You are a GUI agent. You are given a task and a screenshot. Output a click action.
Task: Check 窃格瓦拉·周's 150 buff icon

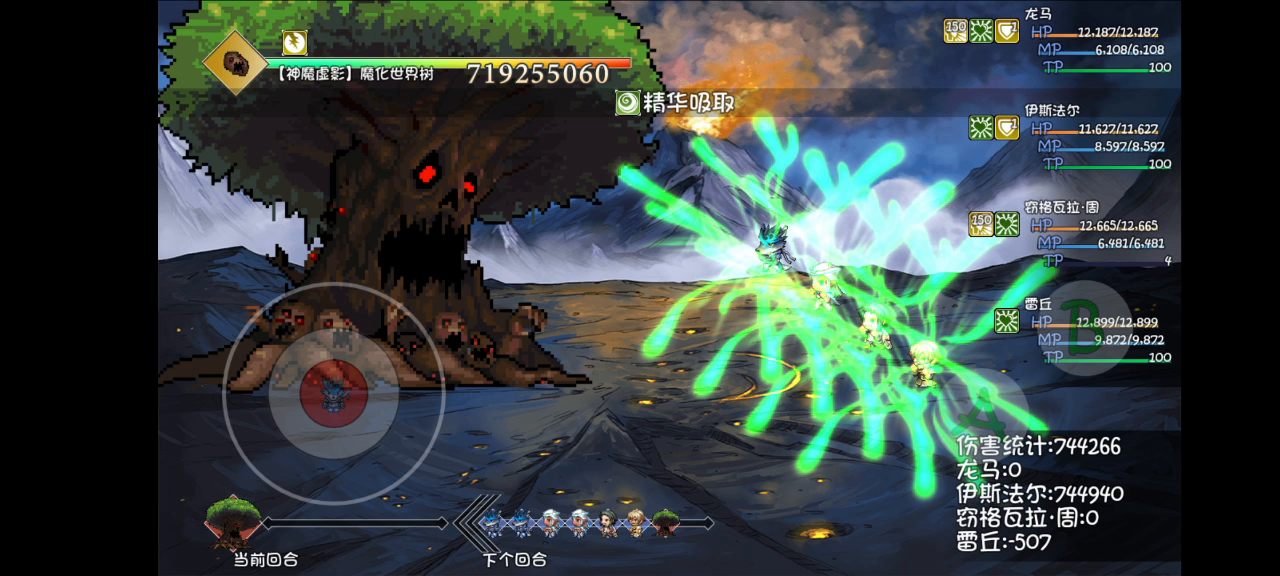click(x=981, y=224)
